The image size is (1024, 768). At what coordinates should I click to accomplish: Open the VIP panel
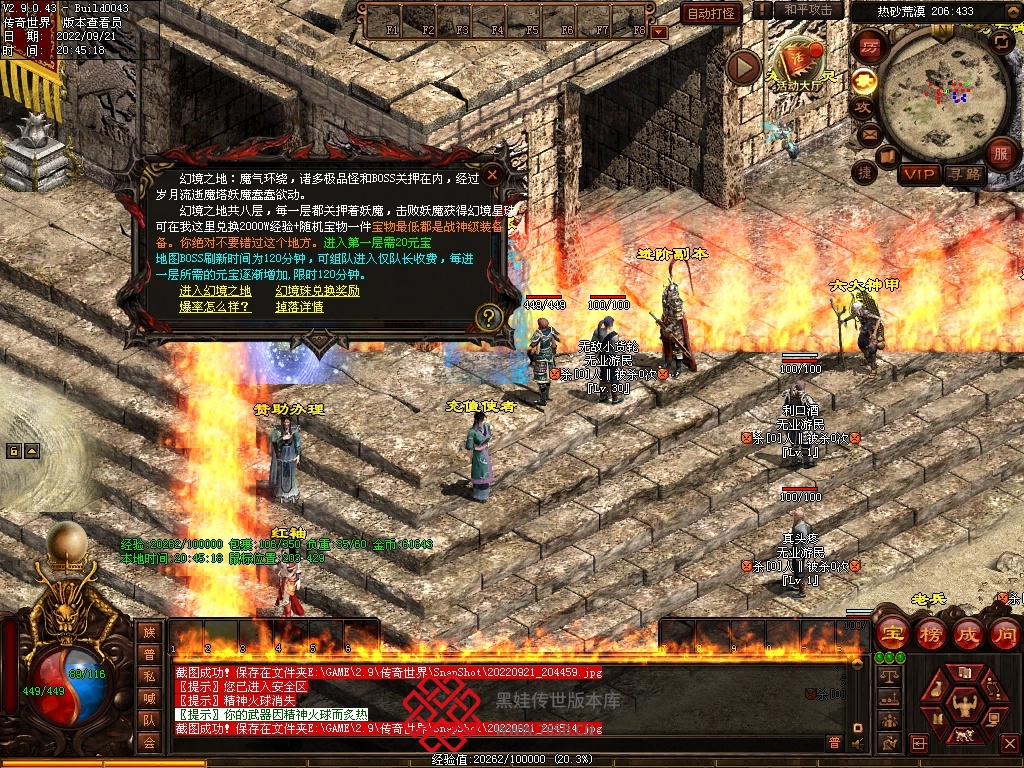(x=918, y=174)
